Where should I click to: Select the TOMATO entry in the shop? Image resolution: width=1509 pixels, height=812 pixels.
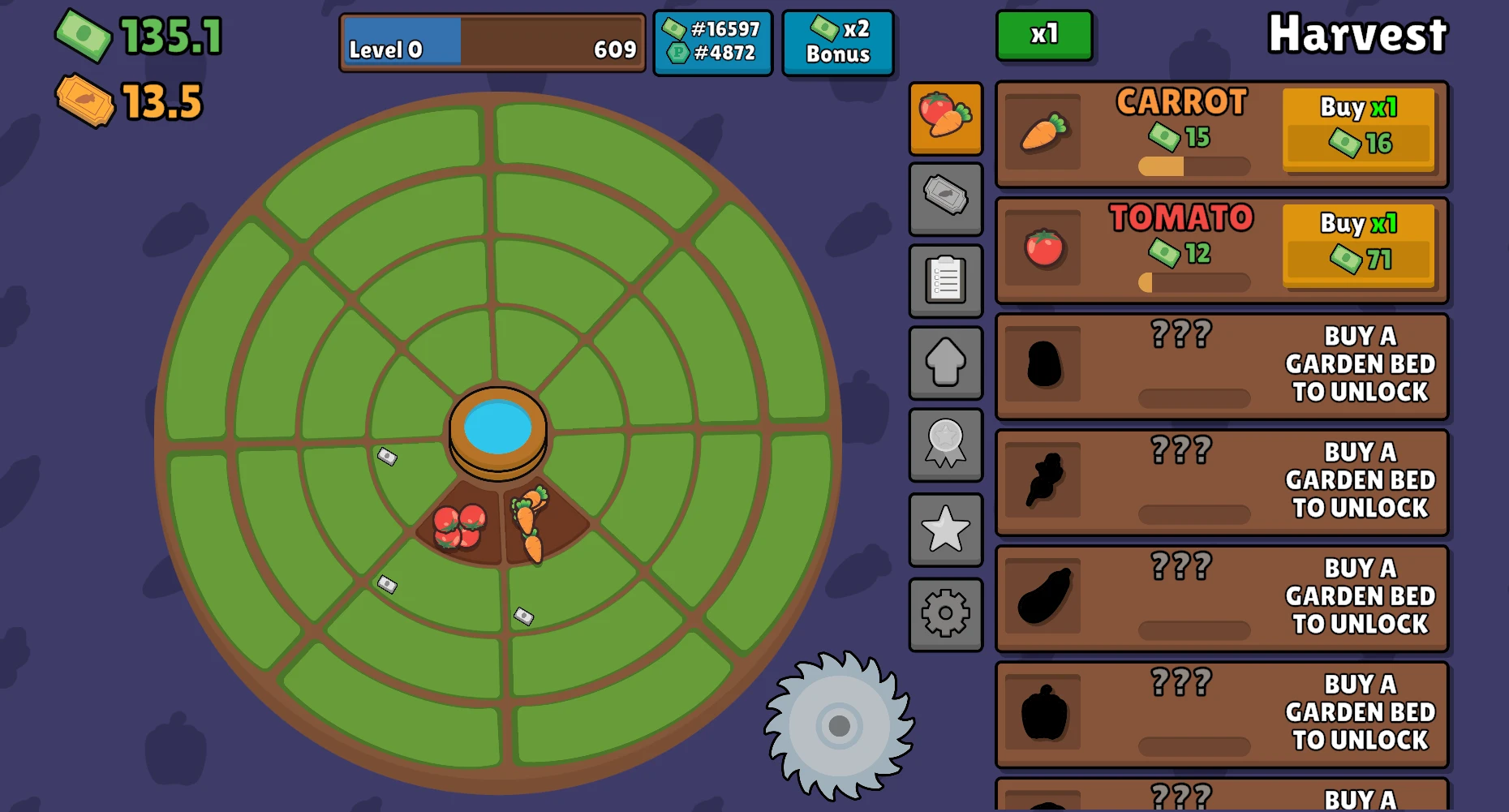1136,249
